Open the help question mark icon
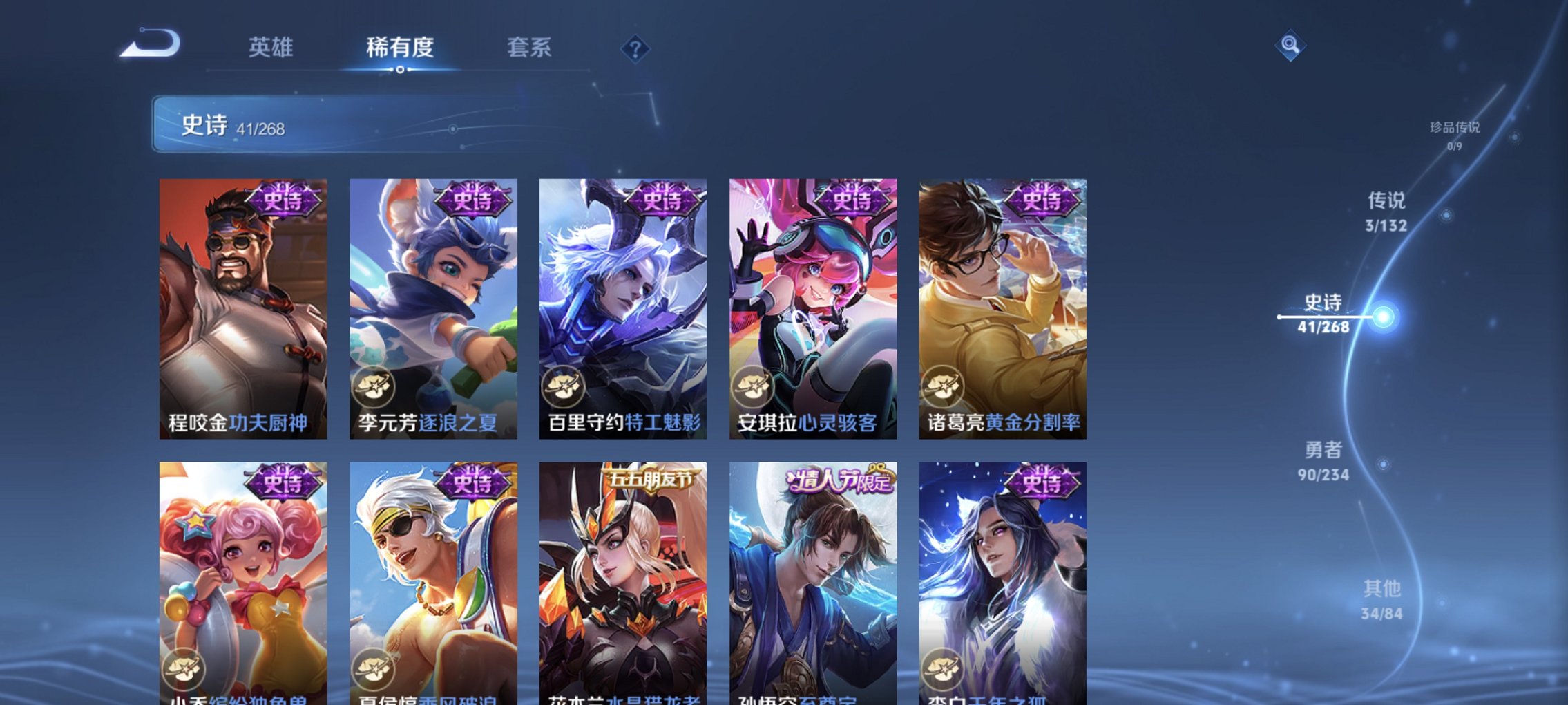Viewport: 1568px width, 705px height. click(x=636, y=50)
